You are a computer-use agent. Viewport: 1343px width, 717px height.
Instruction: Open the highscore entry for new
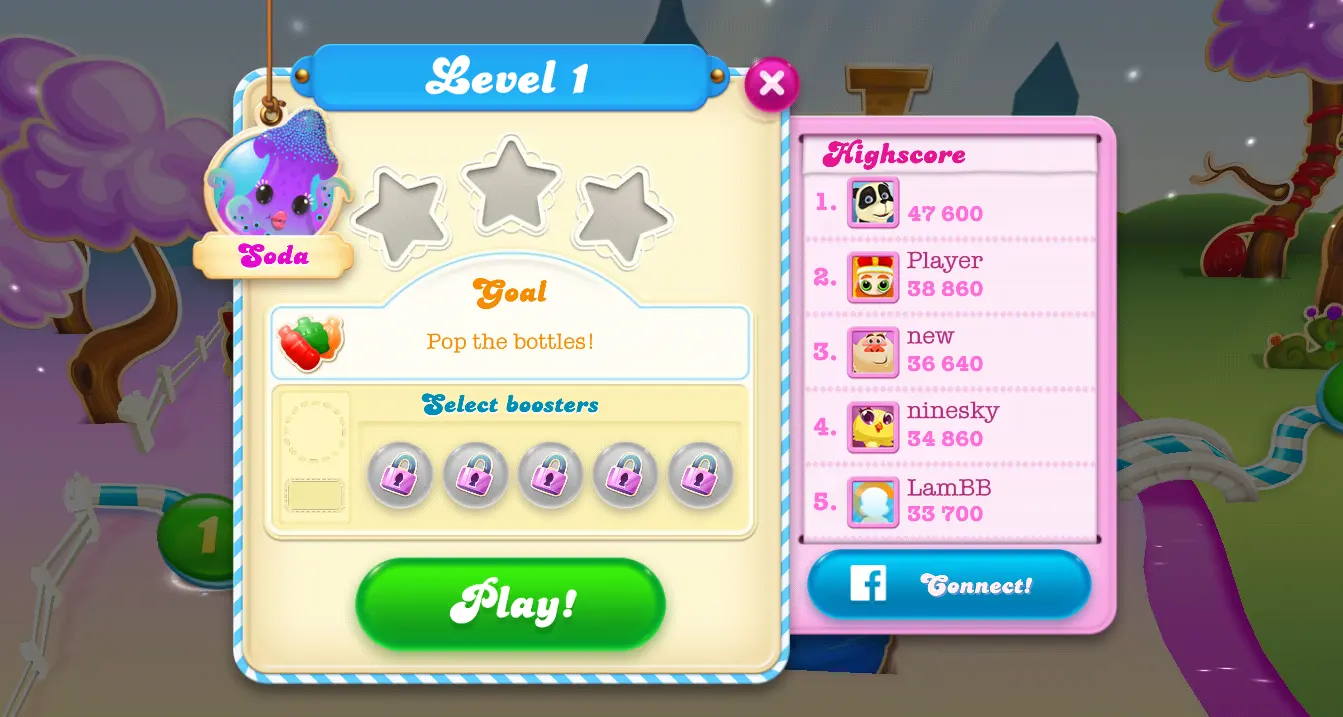pyautogui.click(x=950, y=351)
